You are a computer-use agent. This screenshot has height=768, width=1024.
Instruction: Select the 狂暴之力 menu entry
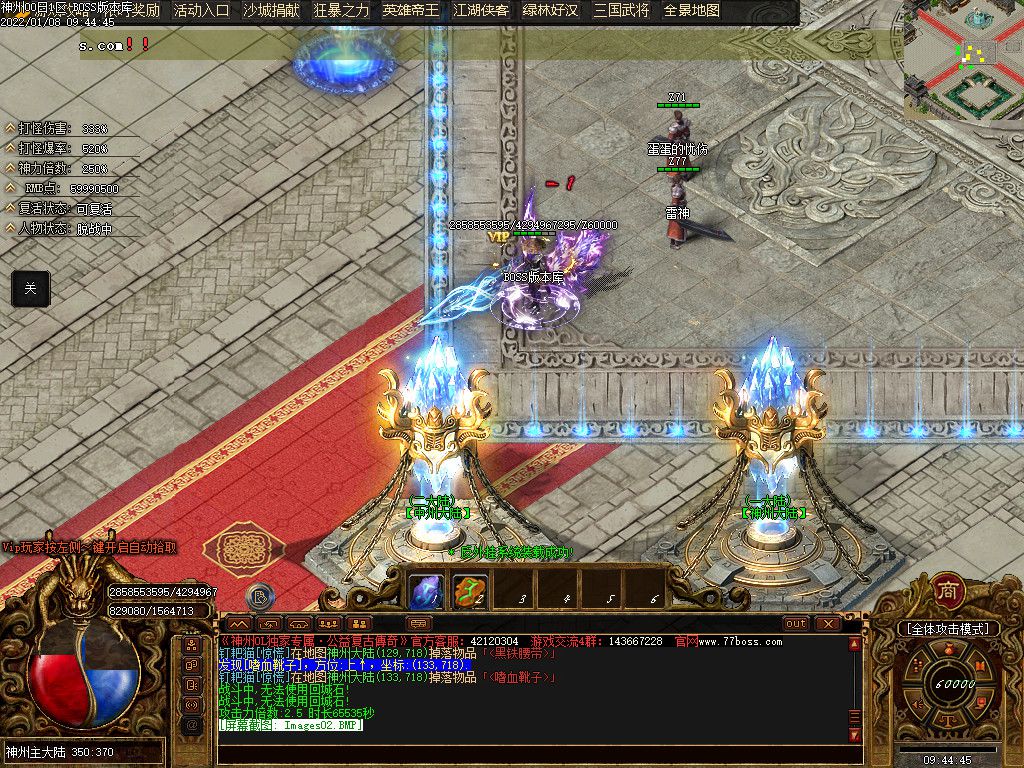coord(341,11)
